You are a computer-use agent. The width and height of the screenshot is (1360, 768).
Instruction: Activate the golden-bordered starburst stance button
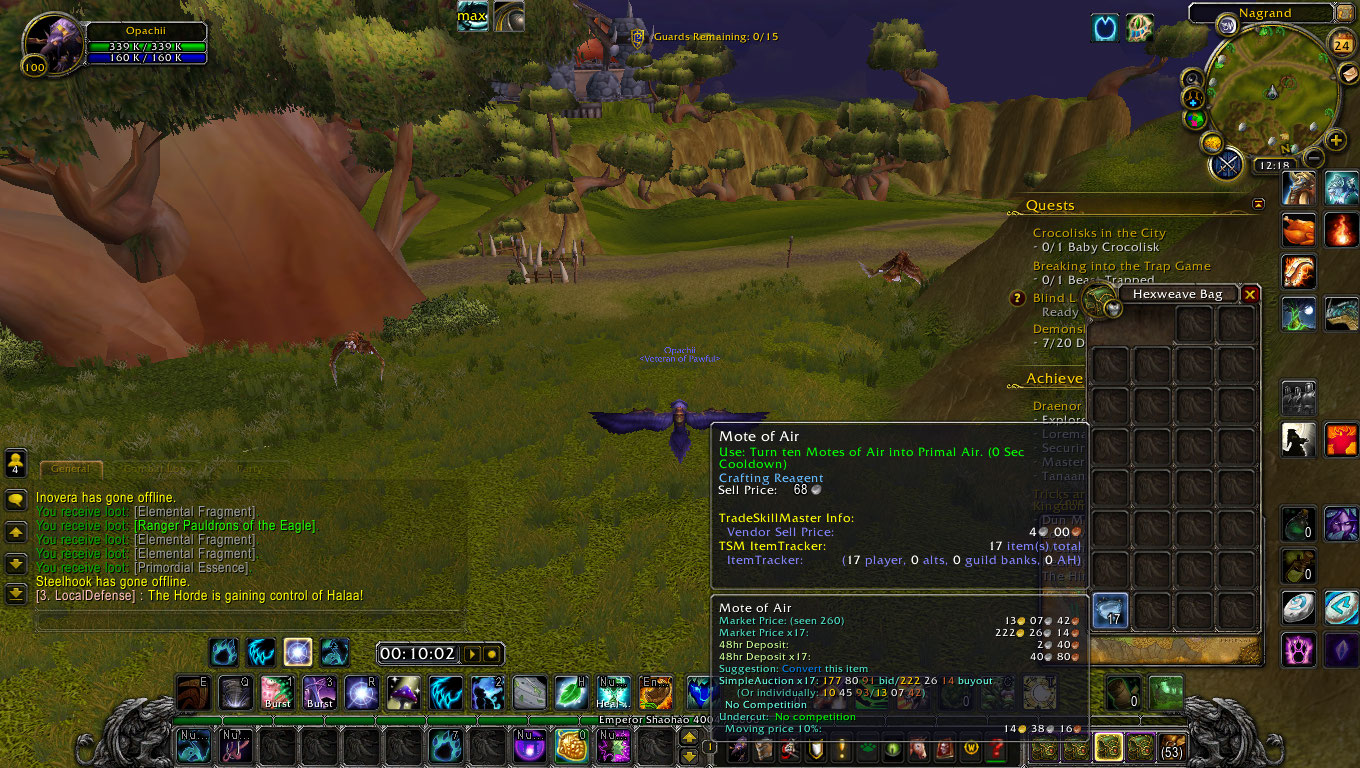click(298, 653)
